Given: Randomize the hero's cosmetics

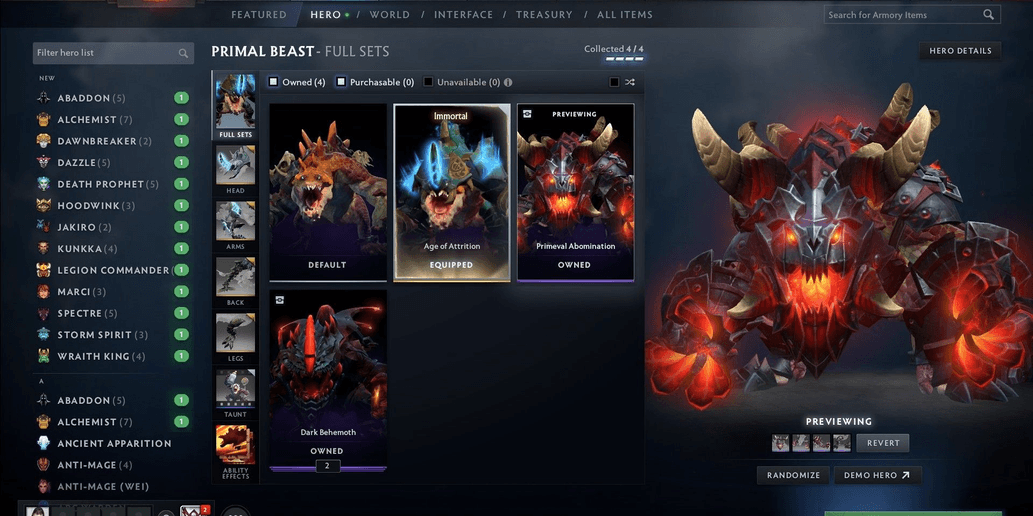Looking at the screenshot, I should (795, 476).
